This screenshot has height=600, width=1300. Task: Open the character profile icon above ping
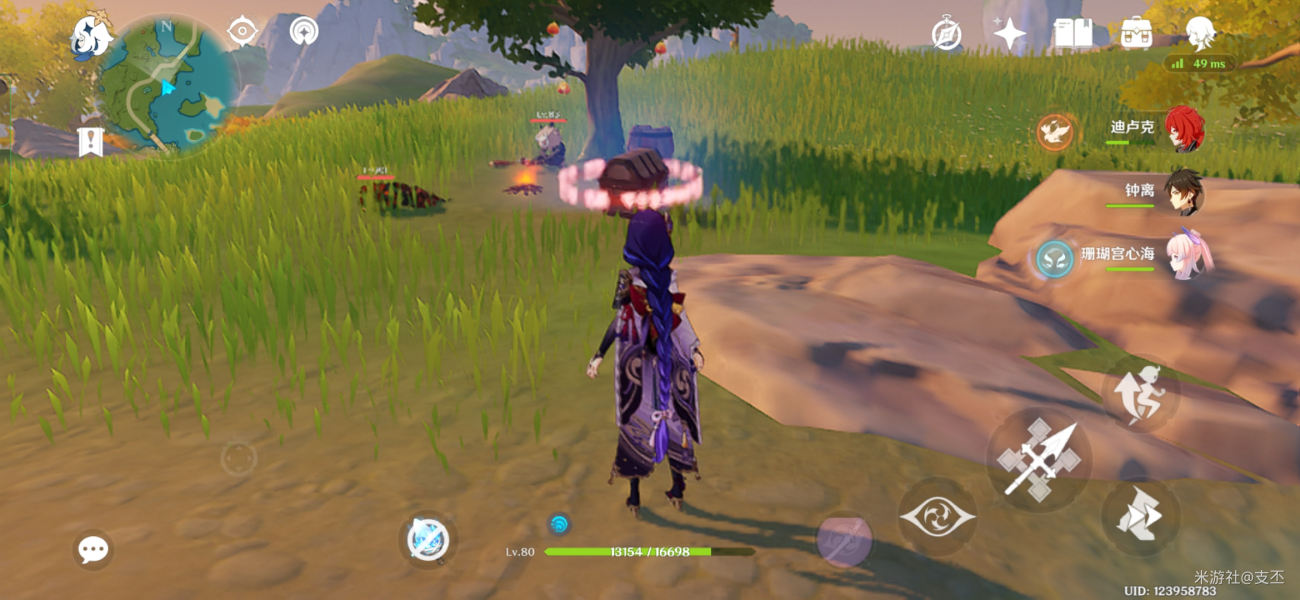tap(1200, 33)
